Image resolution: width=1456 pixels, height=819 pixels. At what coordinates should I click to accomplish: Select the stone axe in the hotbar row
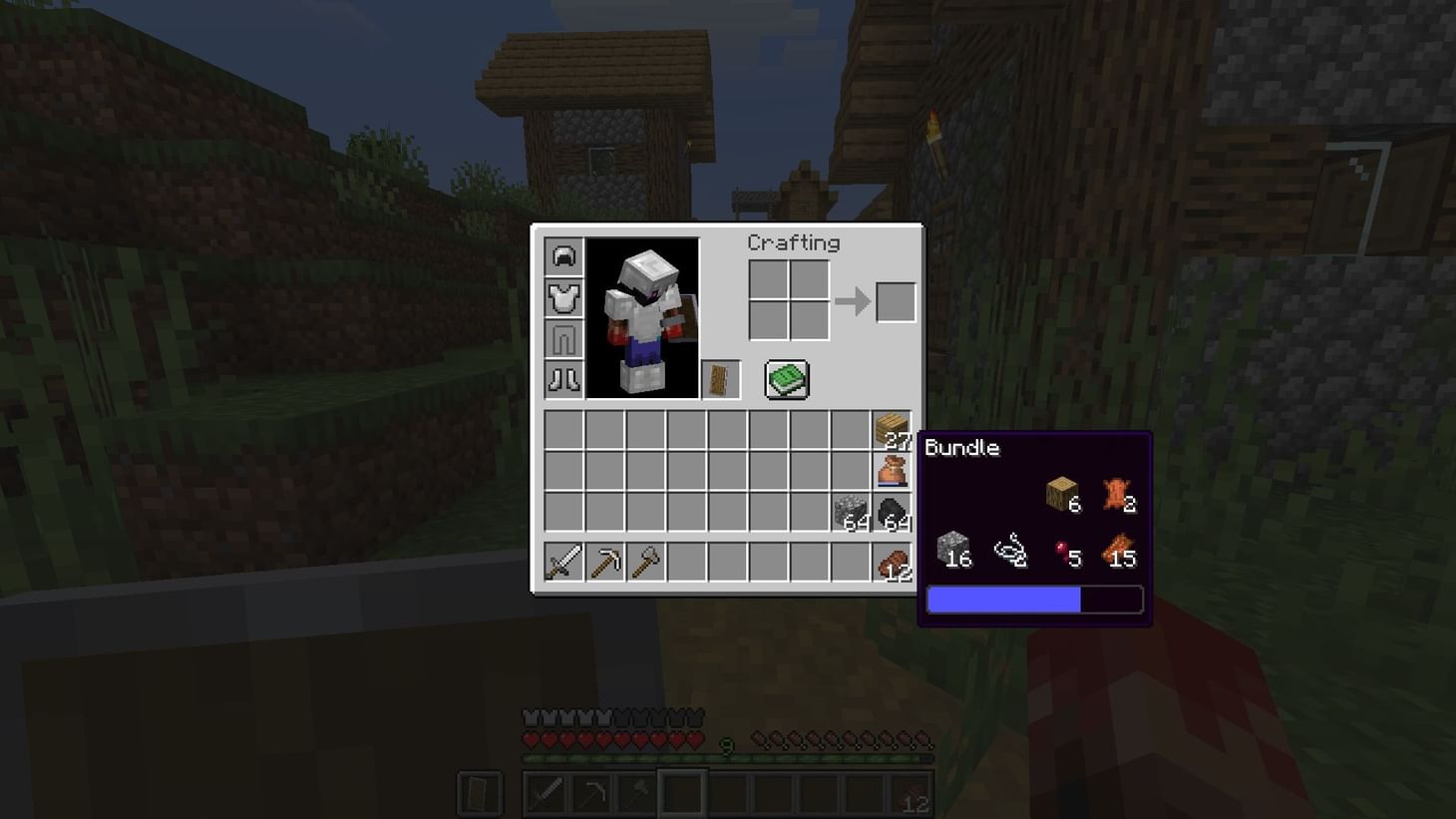pos(645,563)
